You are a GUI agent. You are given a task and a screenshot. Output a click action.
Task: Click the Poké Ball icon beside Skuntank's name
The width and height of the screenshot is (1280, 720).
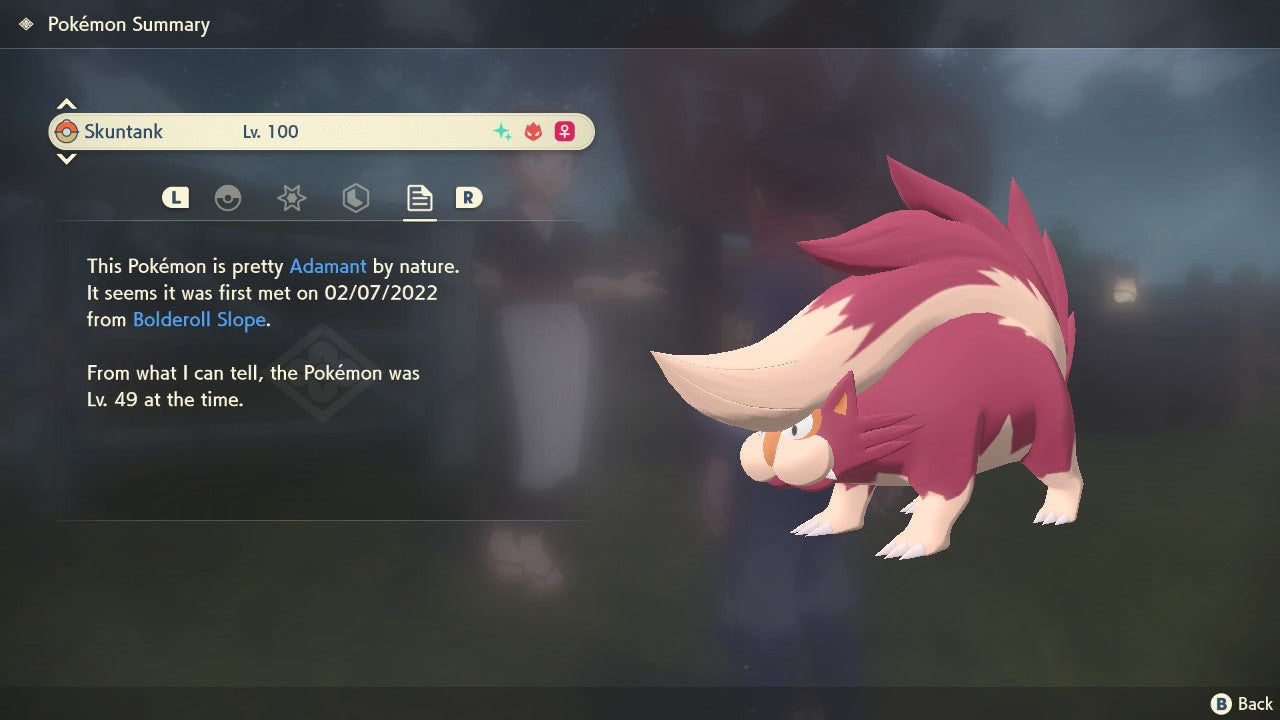(x=69, y=130)
